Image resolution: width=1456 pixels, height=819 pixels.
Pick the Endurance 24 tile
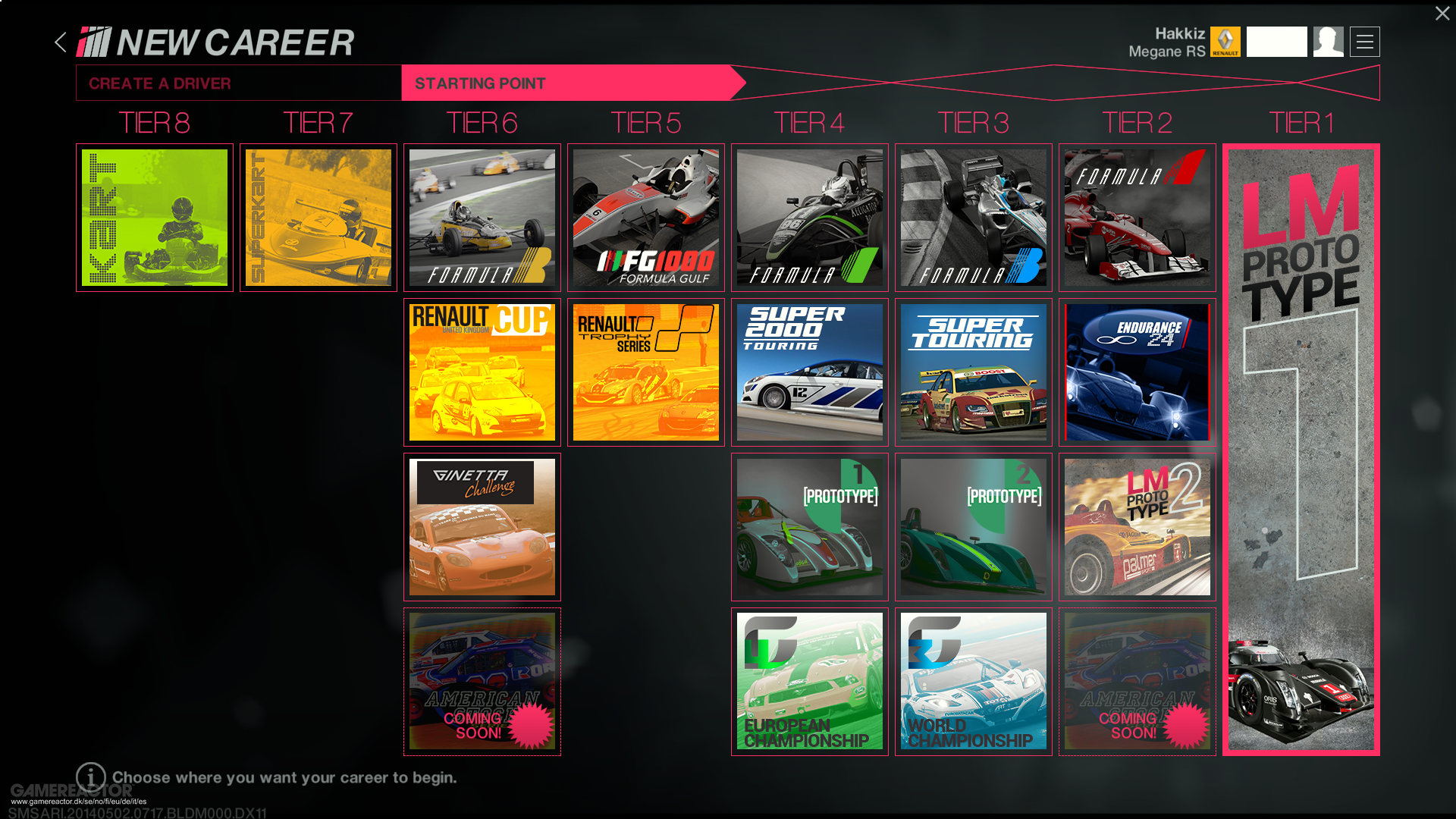coord(1137,372)
